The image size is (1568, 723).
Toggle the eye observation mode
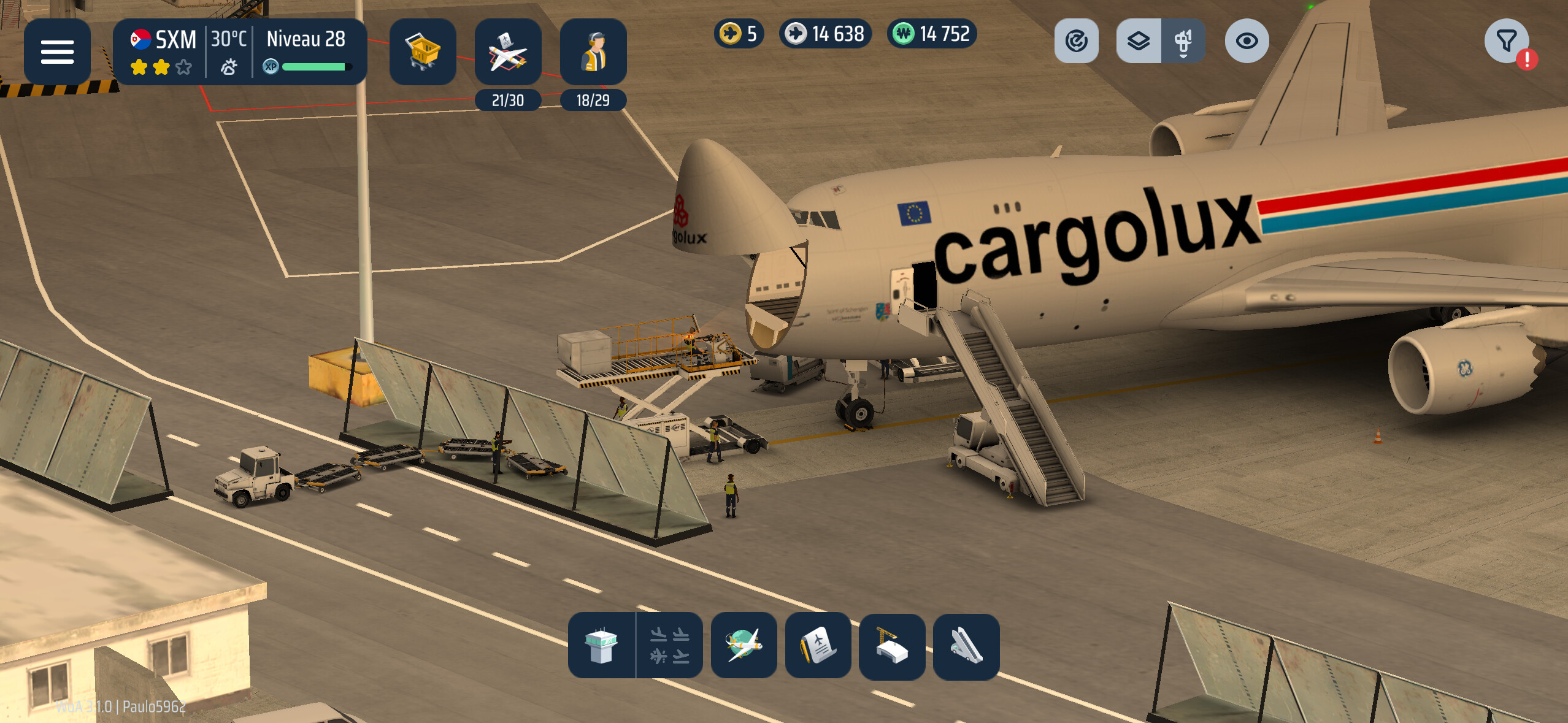click(1249, 40)
